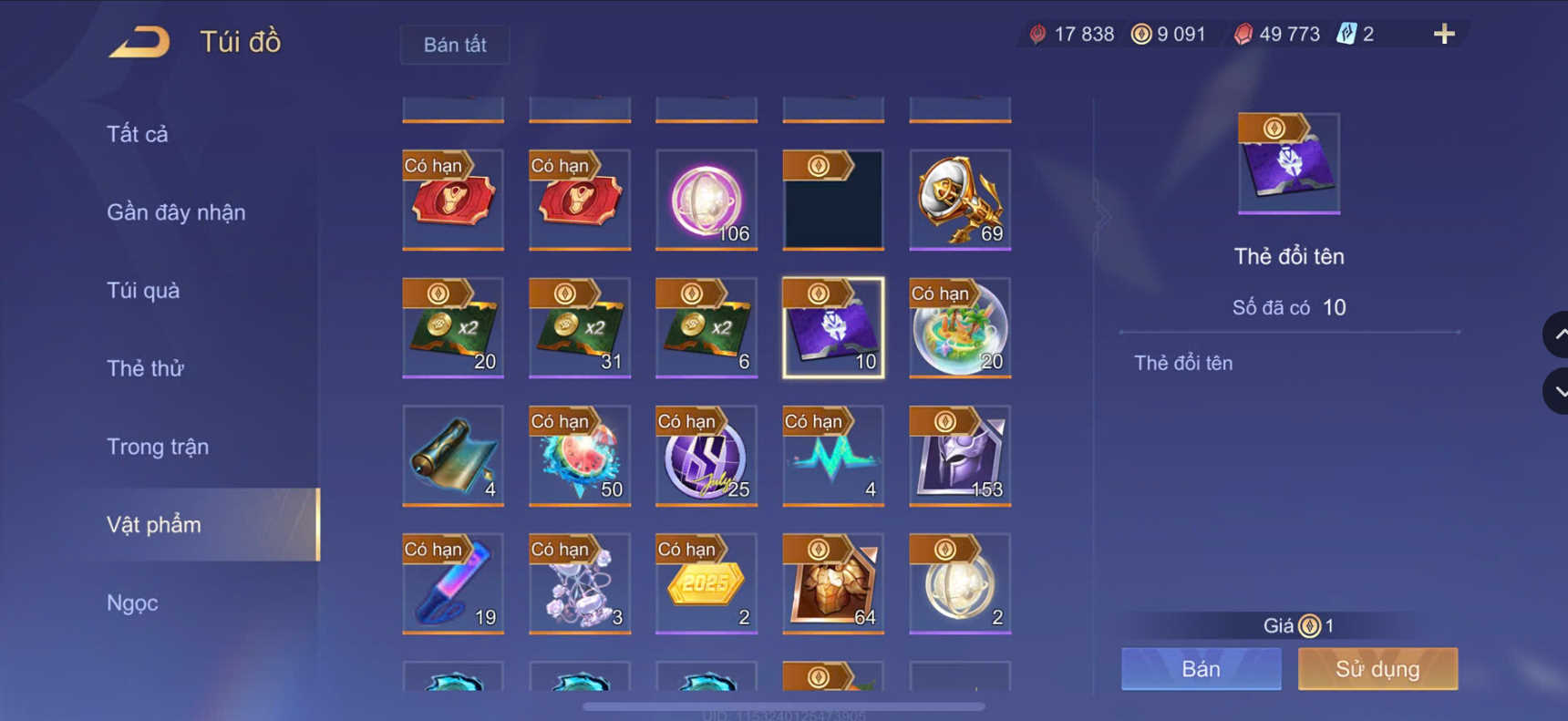Switch to the Ngọc tab
The image size is (1568, 721).
pos(134,603)
